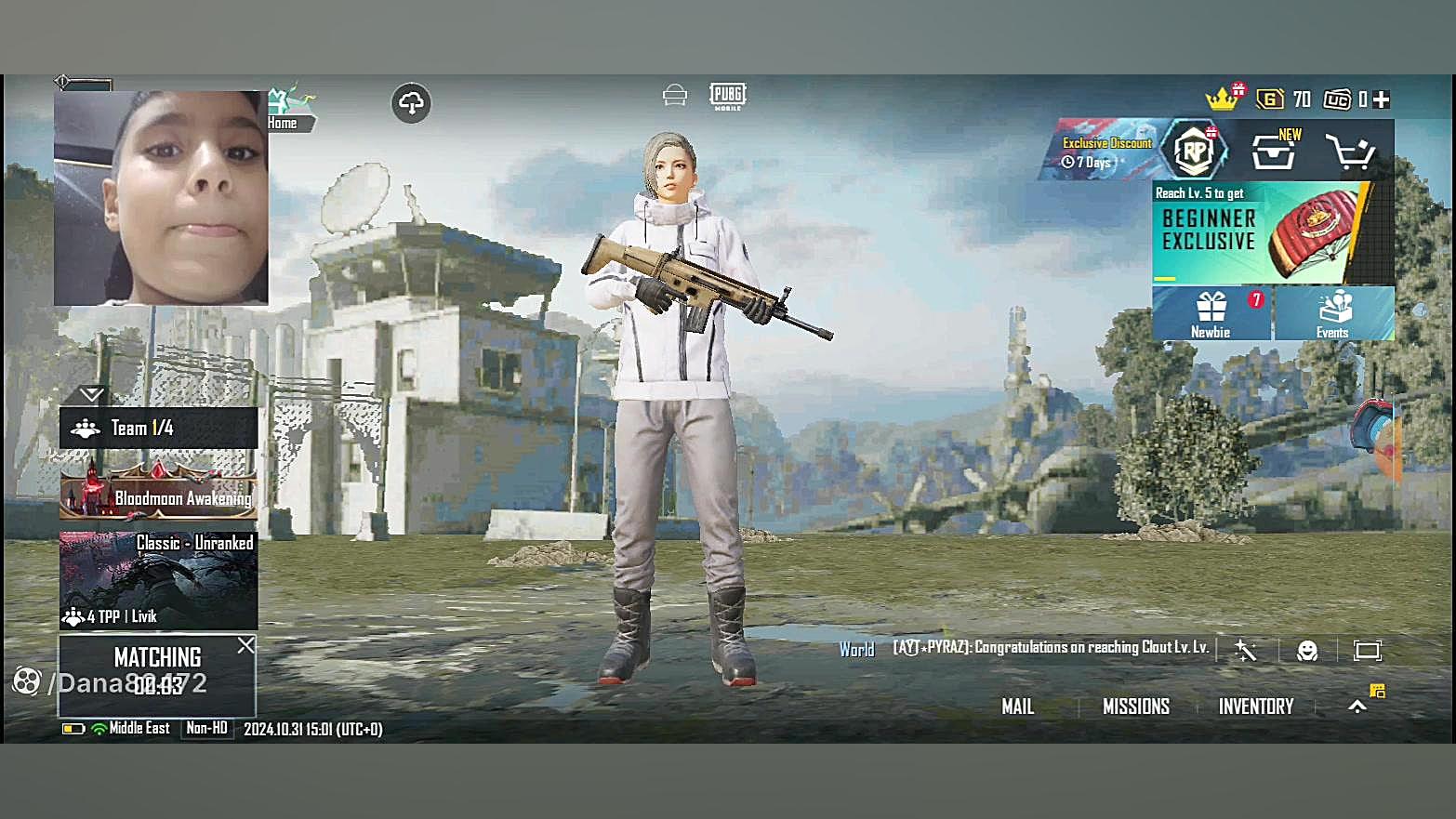The height and width of the screenshot is (819, 1456).
Task: Open the Royale Pass RP icon
Action: 1195,151
